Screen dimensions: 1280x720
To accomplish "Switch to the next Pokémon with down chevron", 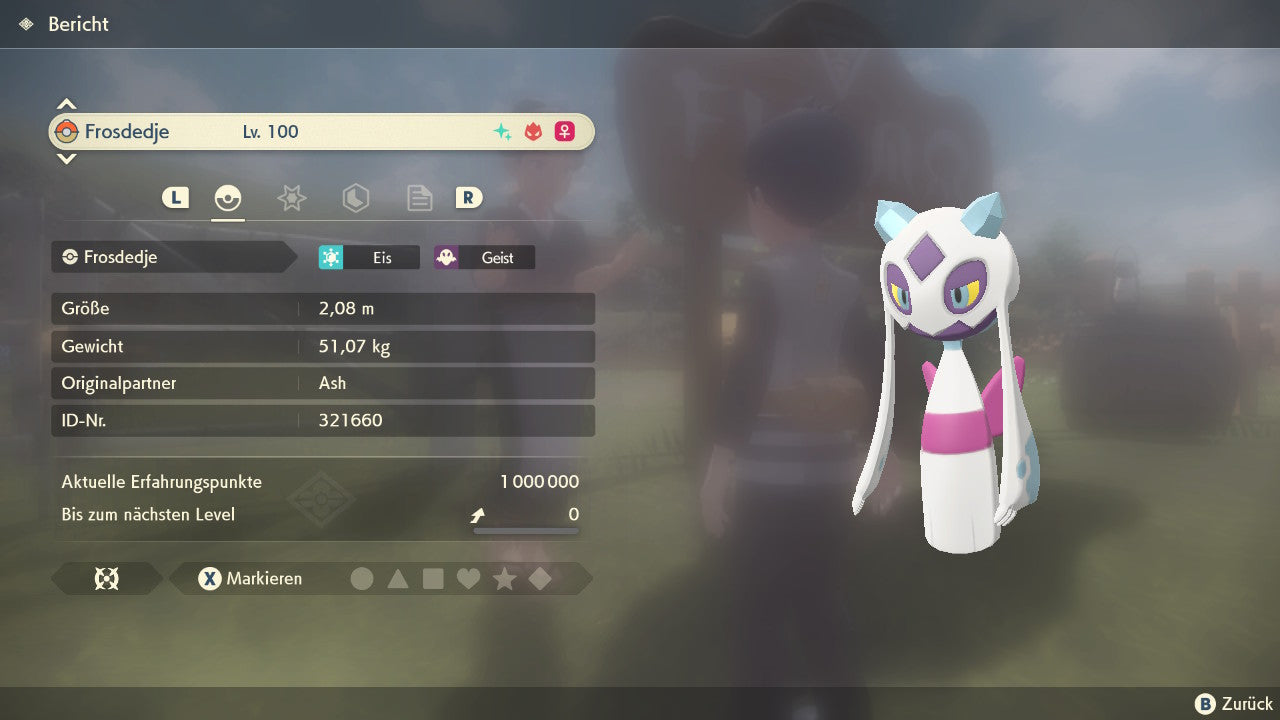I will 66,158.
